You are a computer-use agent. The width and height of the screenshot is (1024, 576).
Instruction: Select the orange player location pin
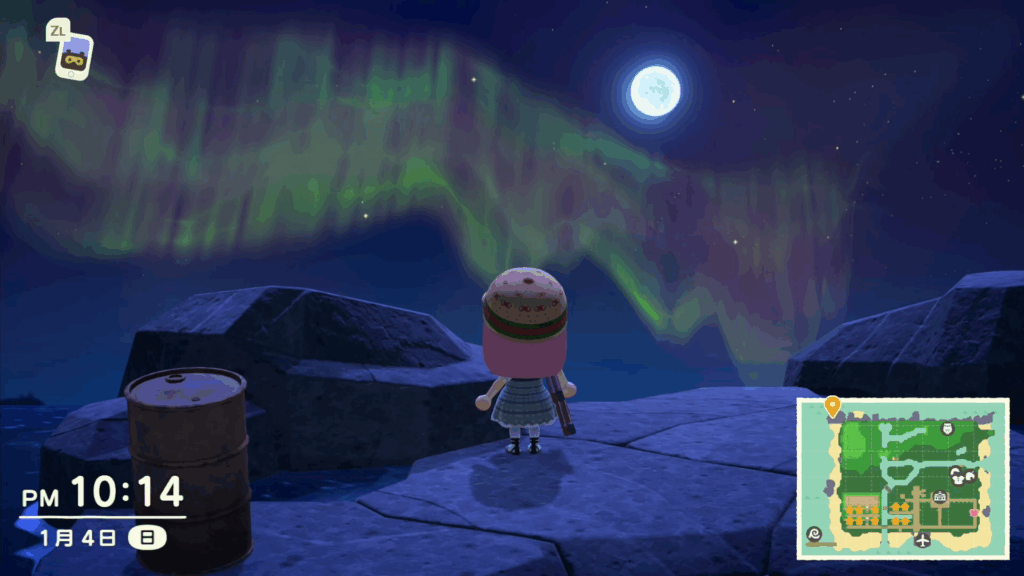pos(832,406)
